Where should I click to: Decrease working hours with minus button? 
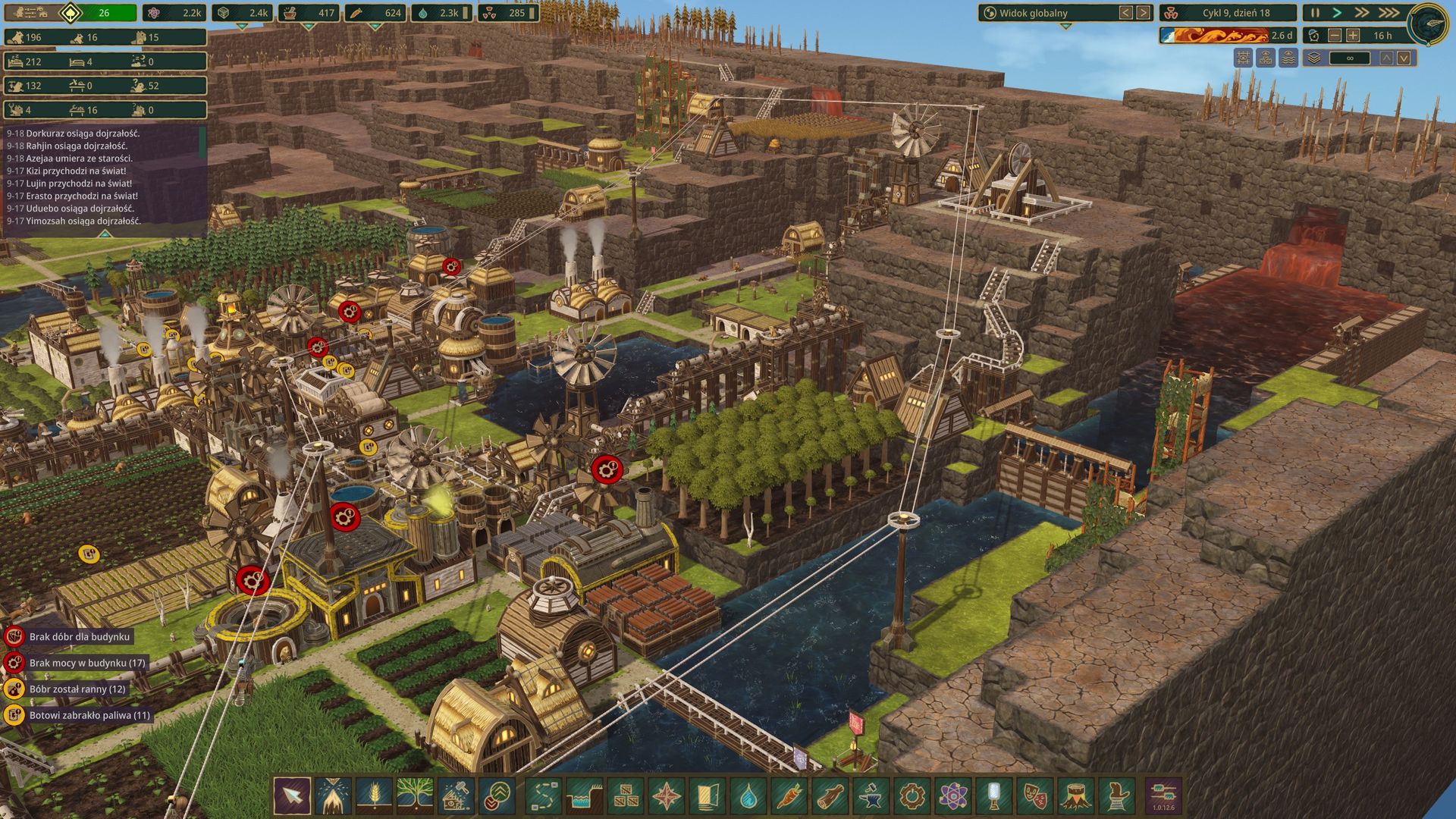click(1335, 36)
